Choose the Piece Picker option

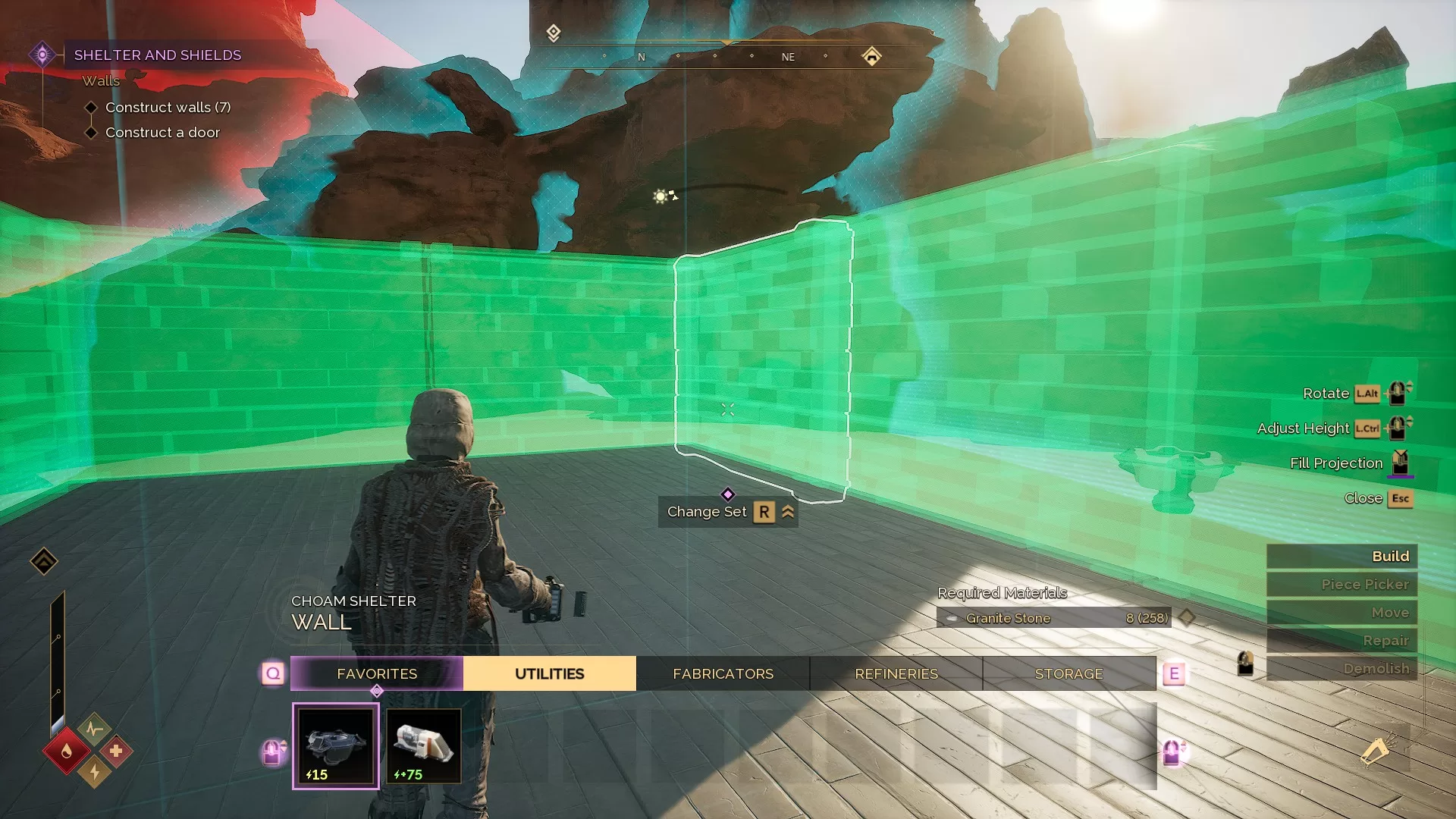click(x=1341, y=585)
